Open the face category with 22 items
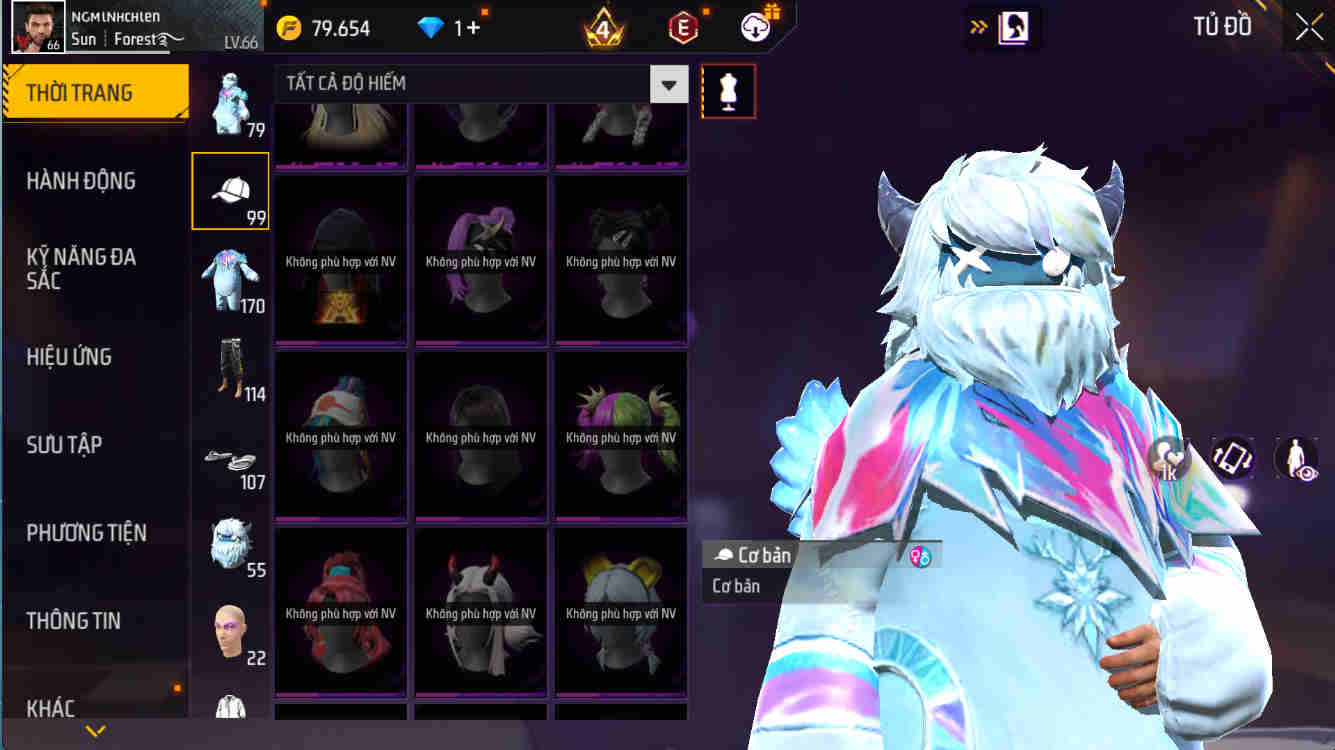This screenshot has width=1335, height=750. (x=230, y=629)
